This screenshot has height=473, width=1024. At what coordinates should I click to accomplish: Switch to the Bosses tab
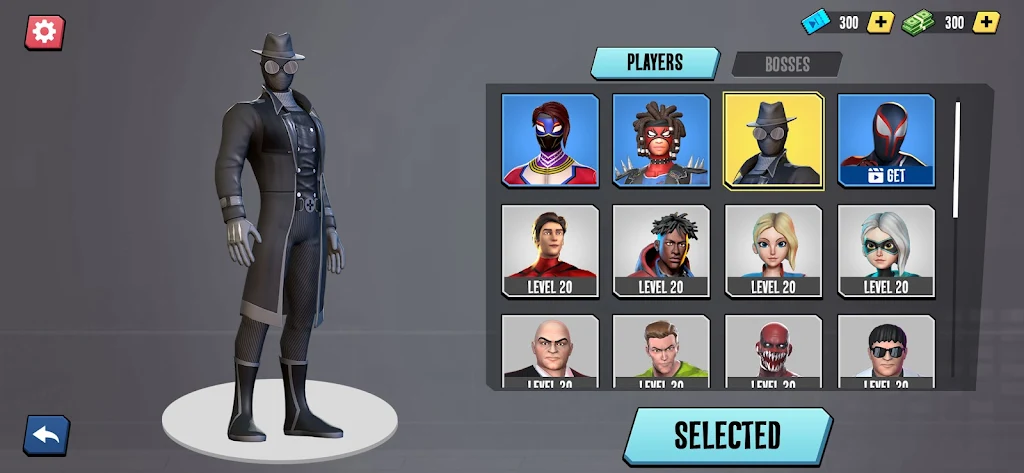(x=787, y=64)
